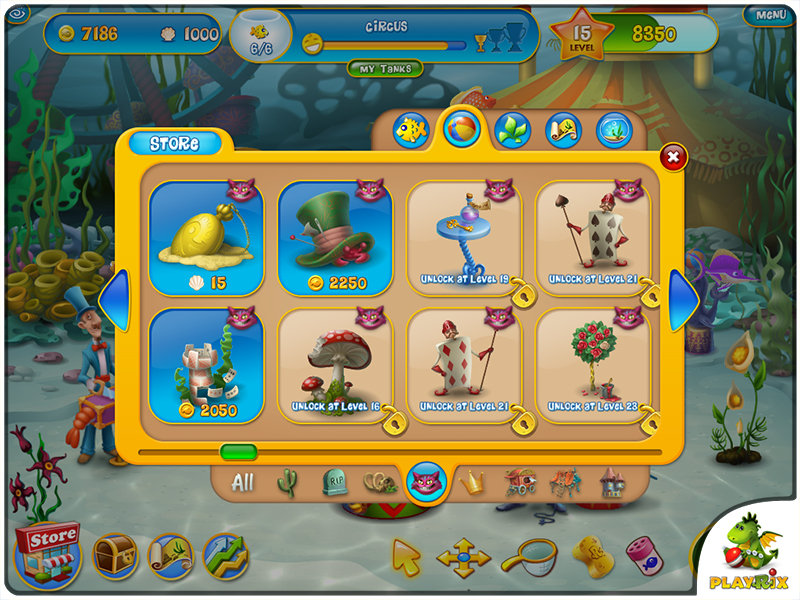Show All decoration themes
800x600 pixels.
[x=242, y=483]
